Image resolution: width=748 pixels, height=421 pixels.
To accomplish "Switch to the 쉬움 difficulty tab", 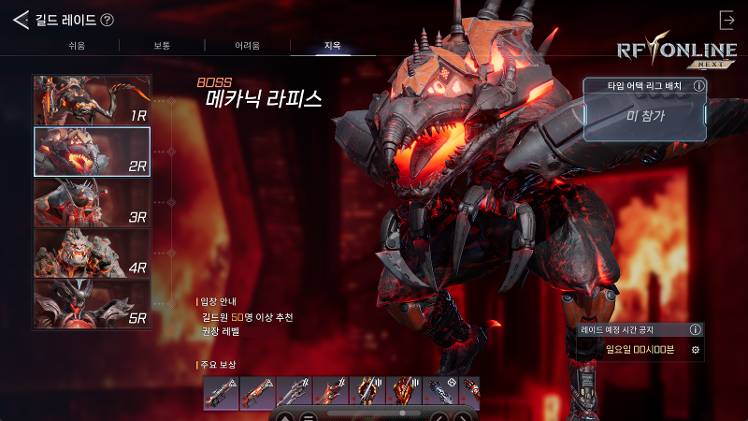I will point(76,46).
